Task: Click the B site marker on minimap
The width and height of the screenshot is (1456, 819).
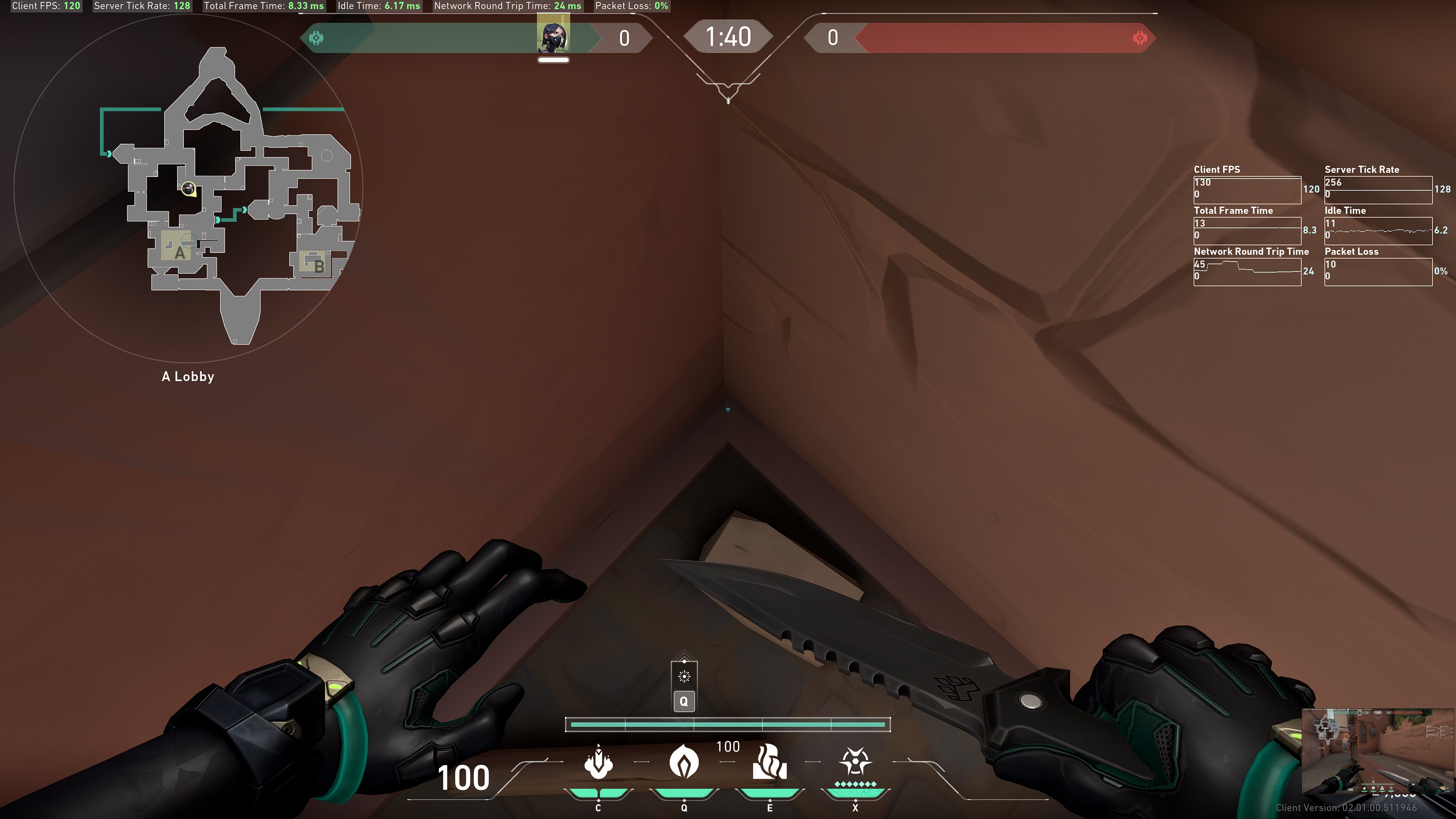Action: (x=318, y=265)
